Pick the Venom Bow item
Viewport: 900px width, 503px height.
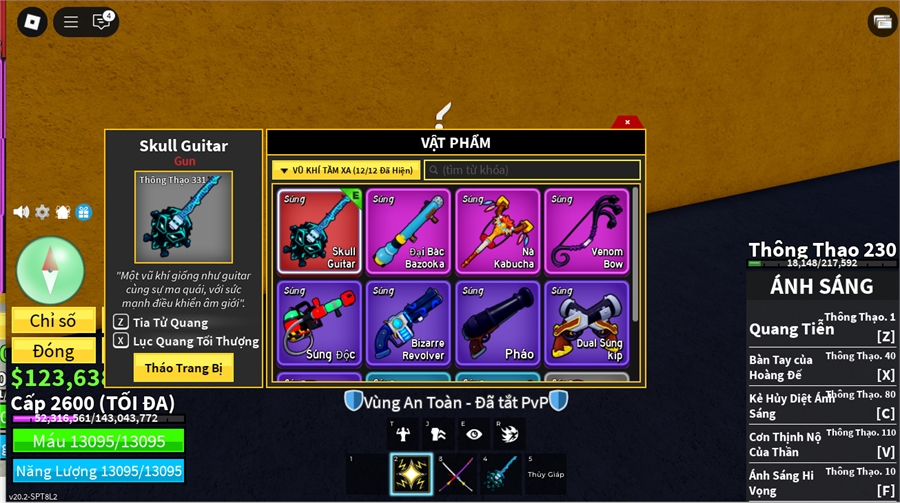[x=587, y=231]
